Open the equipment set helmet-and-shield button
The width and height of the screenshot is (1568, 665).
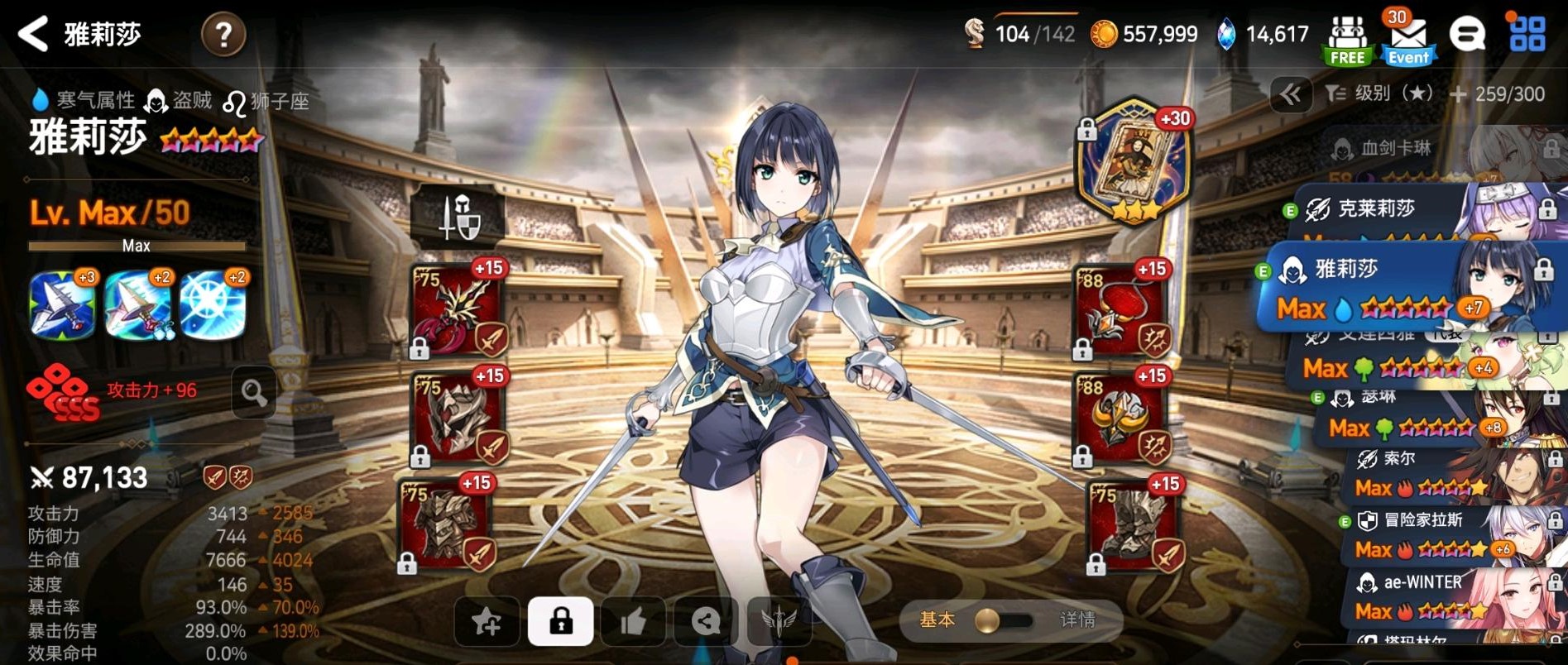click(458, 218)
